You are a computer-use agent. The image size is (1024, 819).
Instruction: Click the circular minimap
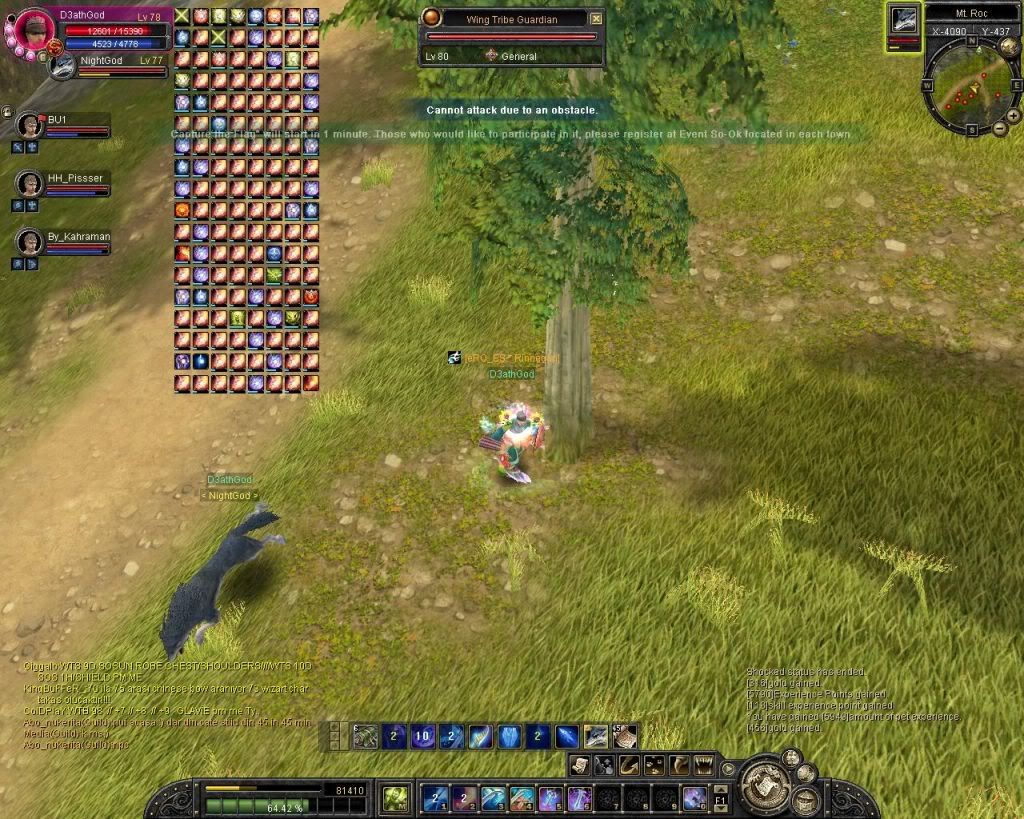(x=962, y=87)
